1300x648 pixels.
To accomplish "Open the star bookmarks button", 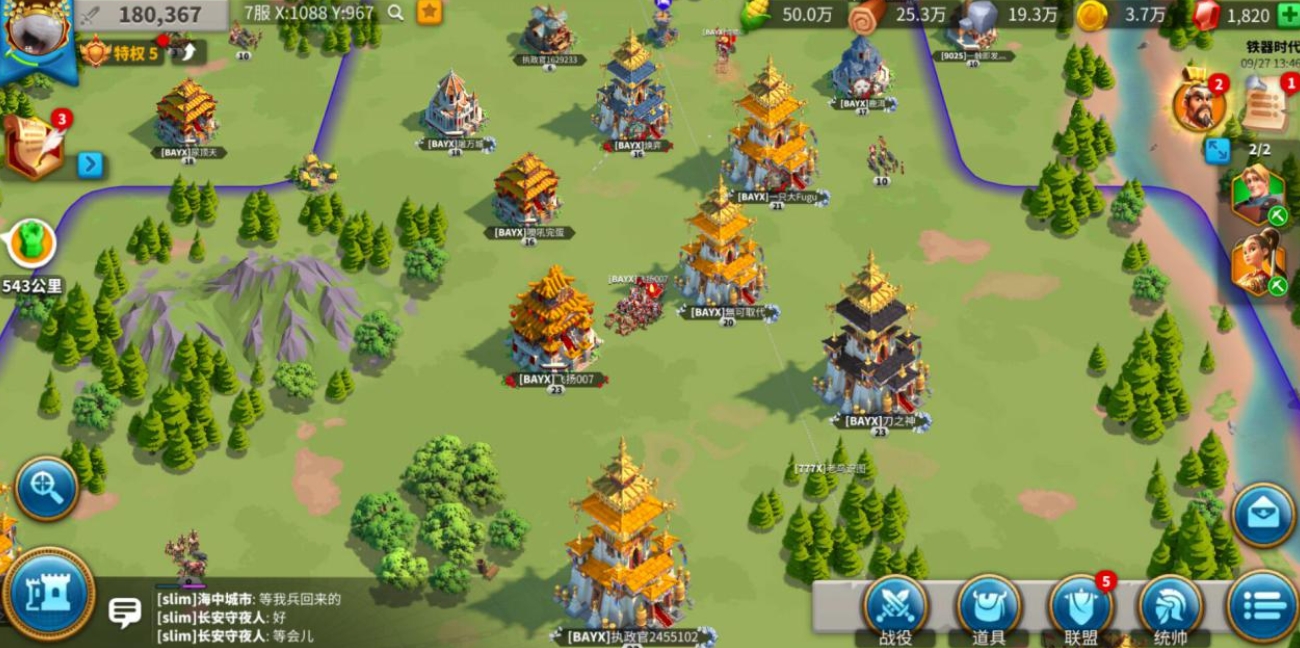I will (x=429, y=12).
